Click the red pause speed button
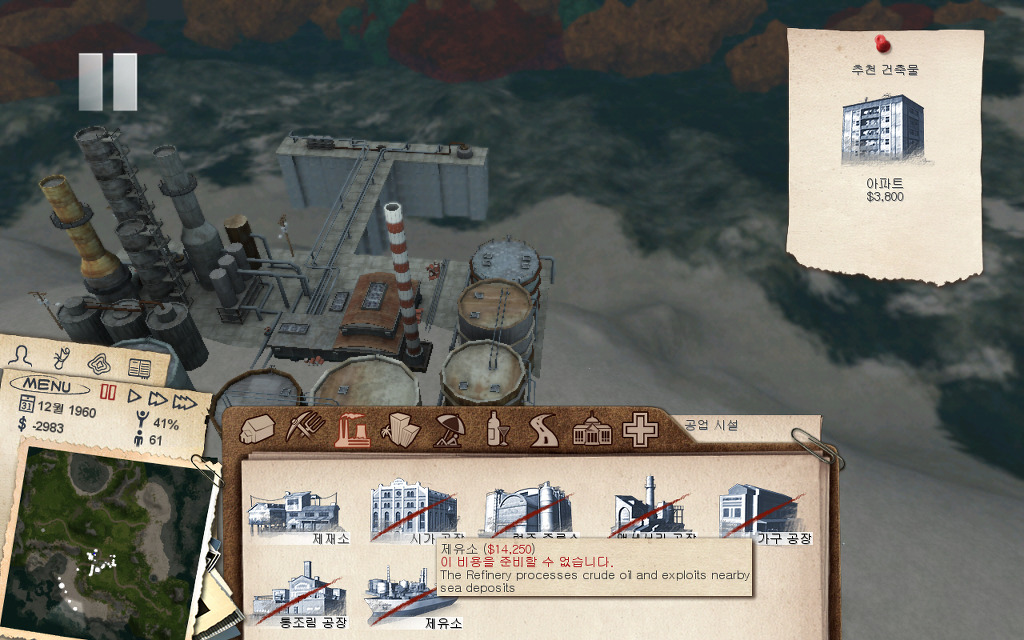The height and width of the screenshot is (640, 1024). 108,393
